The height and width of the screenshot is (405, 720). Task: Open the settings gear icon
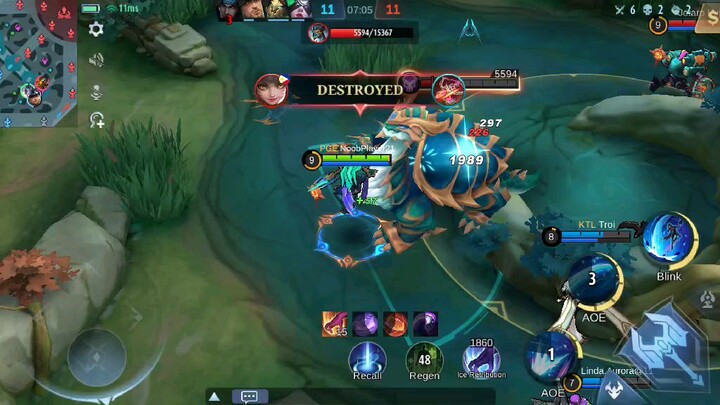point(96,30)
